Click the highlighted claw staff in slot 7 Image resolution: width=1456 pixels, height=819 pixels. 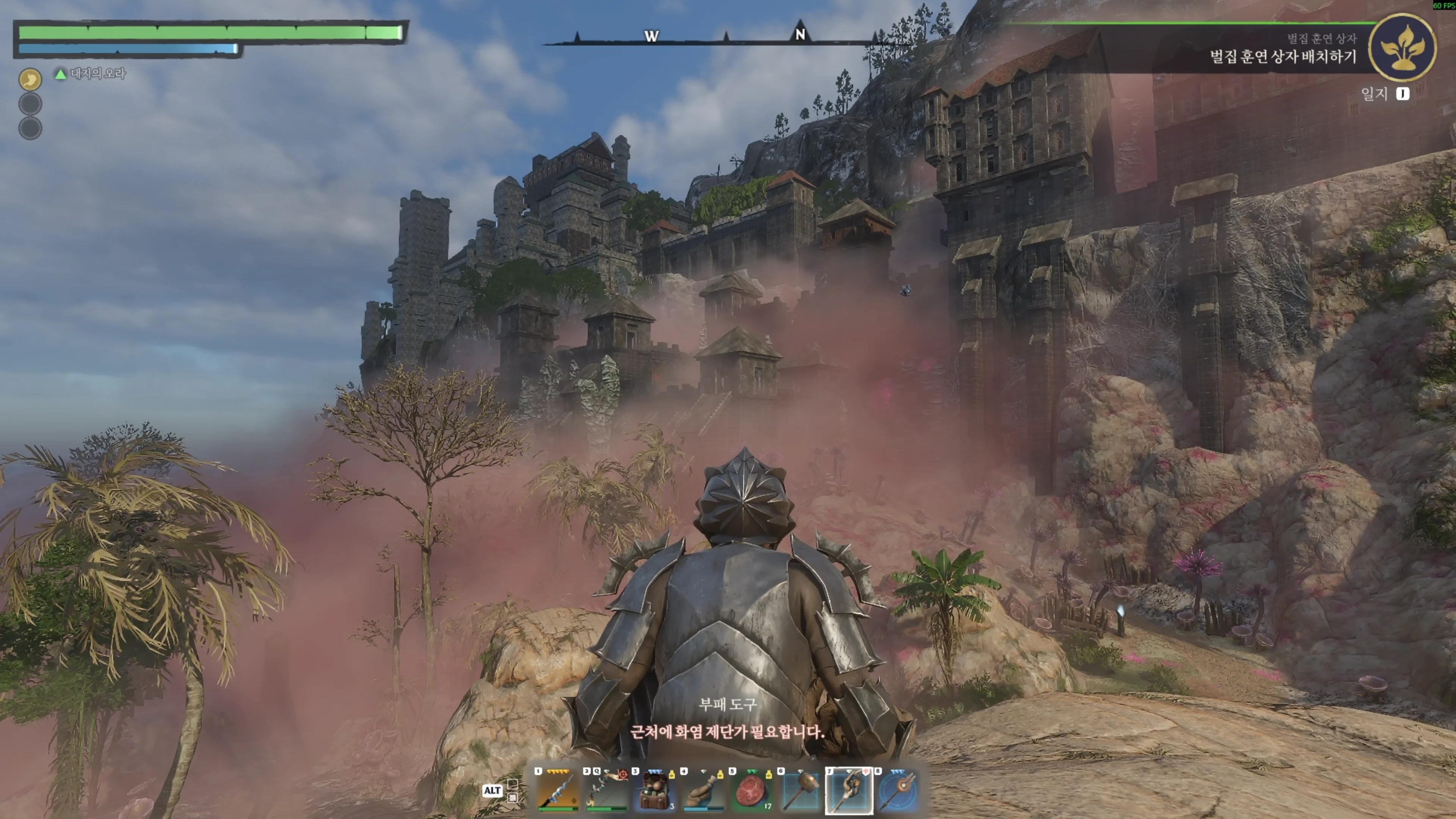[x=849, y=790]
